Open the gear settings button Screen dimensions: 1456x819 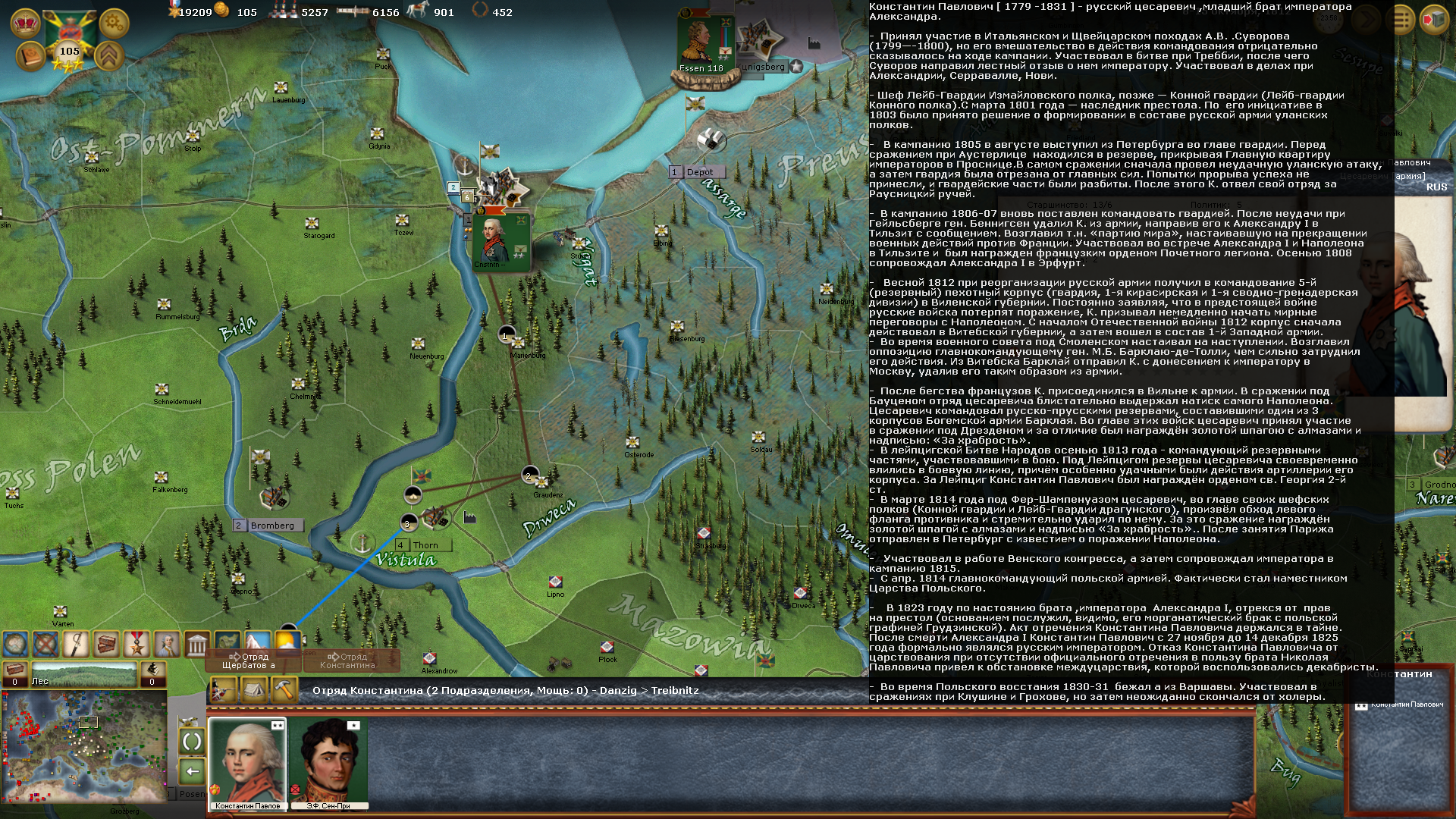click(x=114, y=24)
